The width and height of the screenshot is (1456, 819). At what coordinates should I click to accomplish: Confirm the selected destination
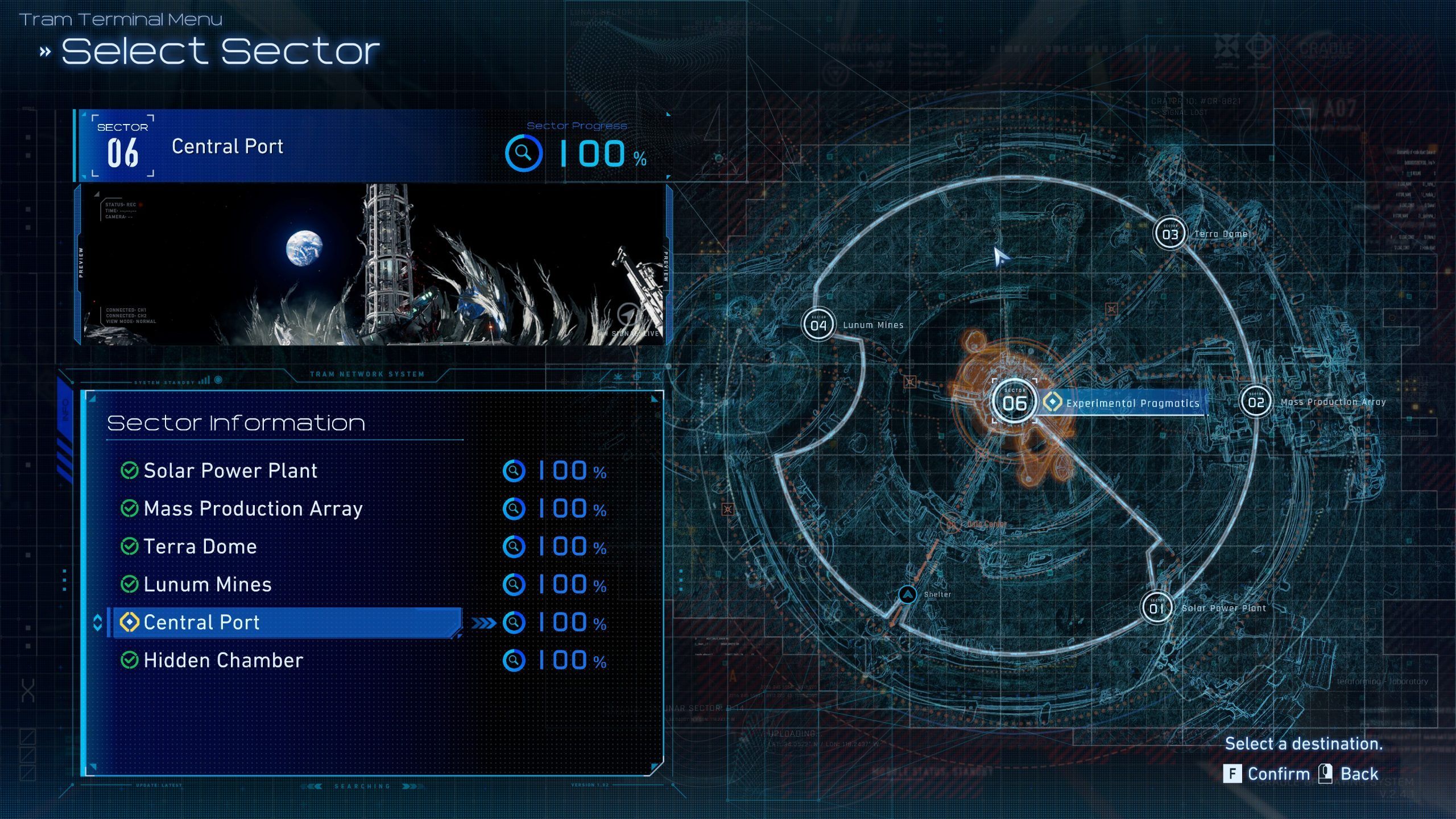coord(1267,774)
